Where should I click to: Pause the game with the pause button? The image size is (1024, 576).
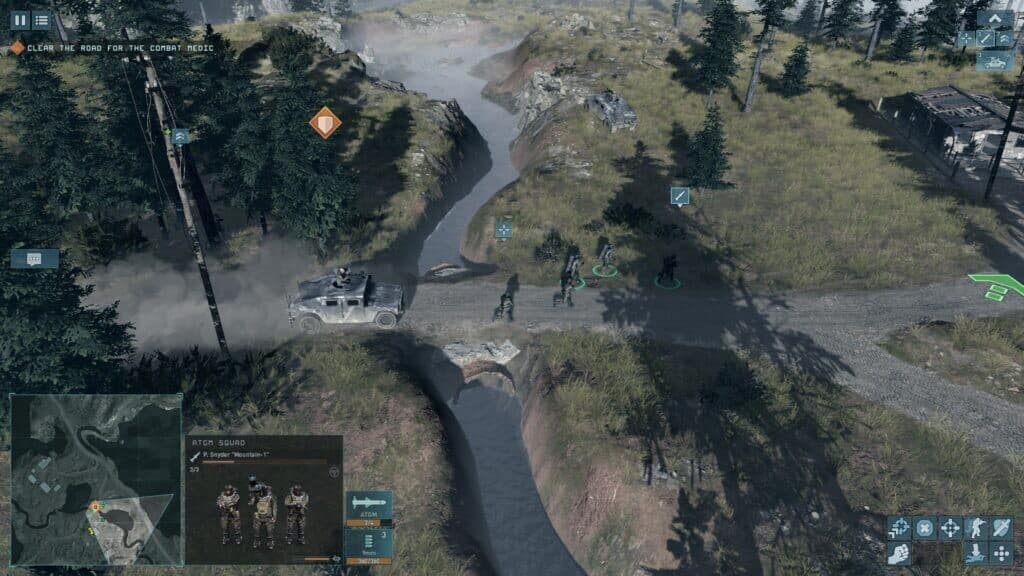click(x=19, y=20)
